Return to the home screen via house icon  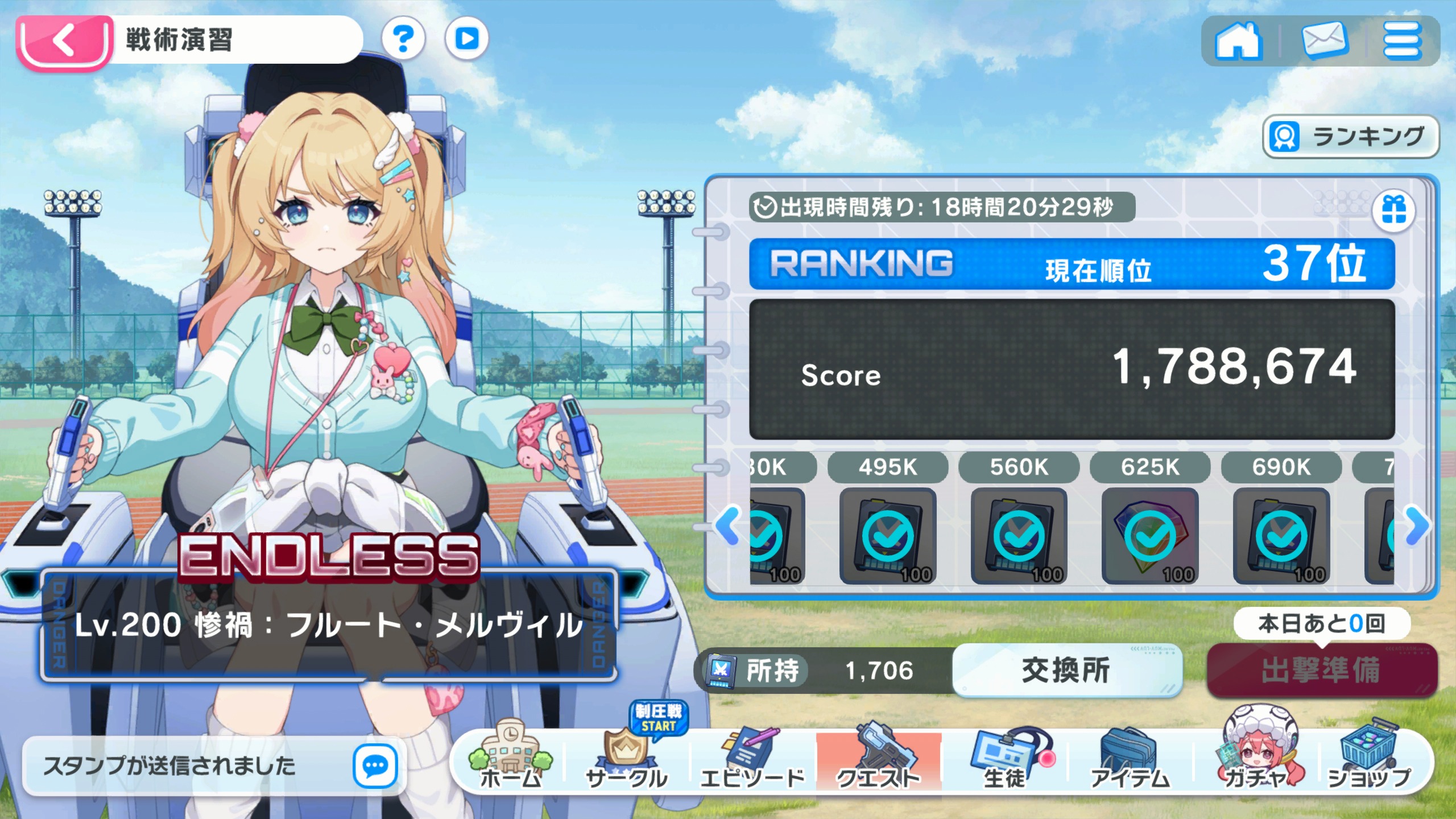(x=1238, y=41)
